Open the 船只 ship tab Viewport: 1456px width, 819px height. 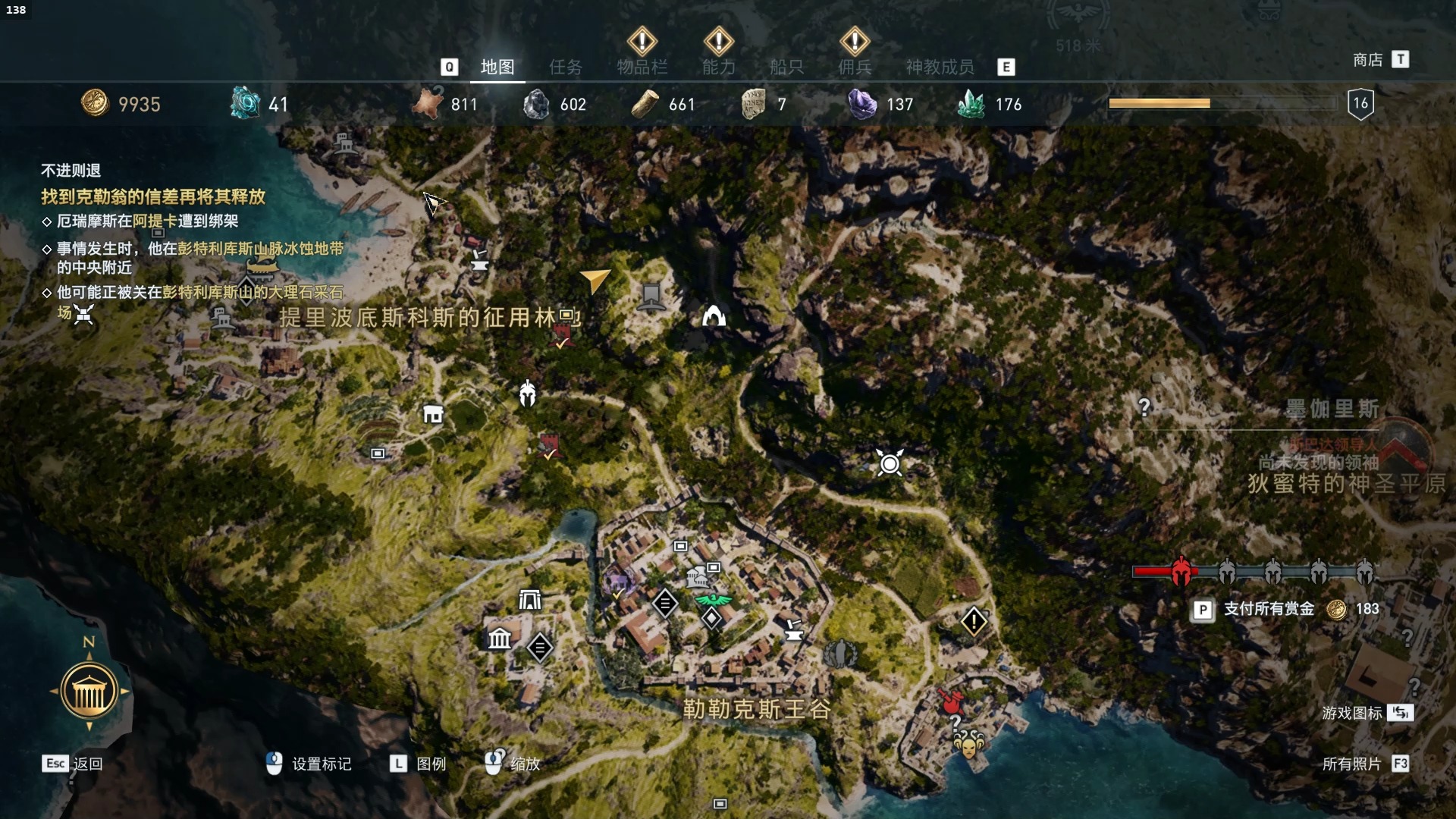click(x=786, y=67)
